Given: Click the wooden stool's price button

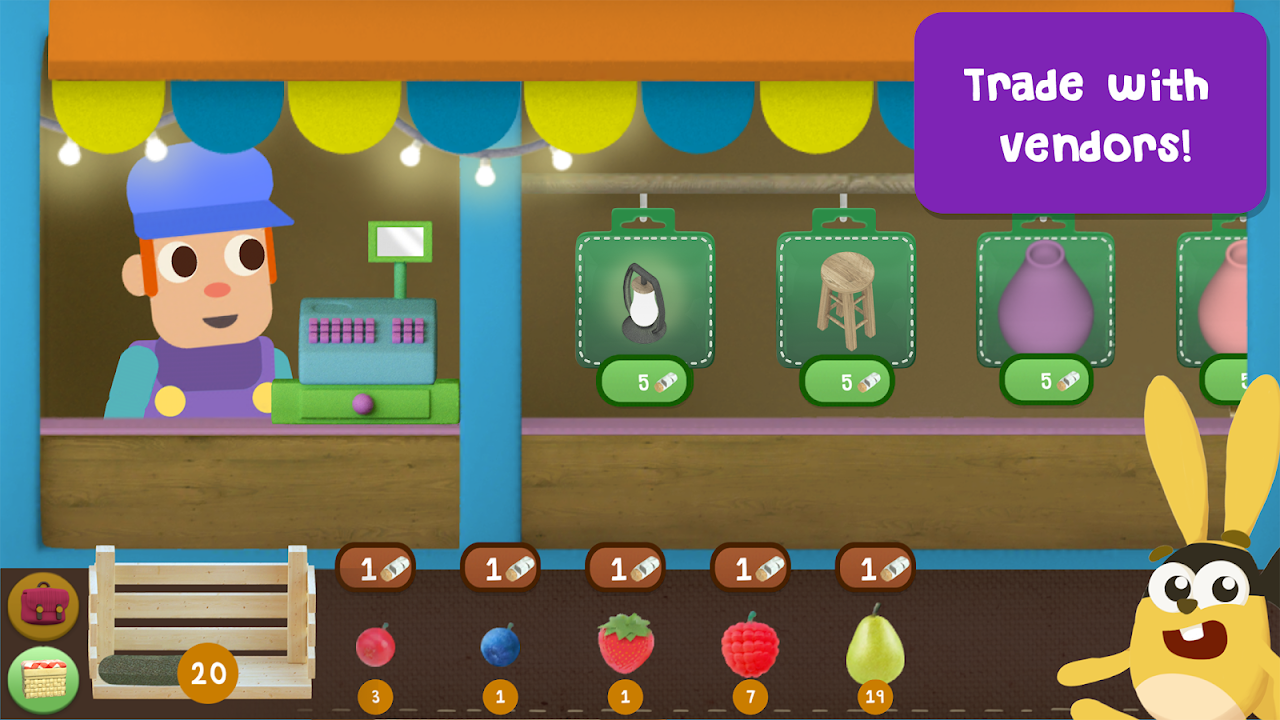Looking at the screenshot, I should point(846,382).
